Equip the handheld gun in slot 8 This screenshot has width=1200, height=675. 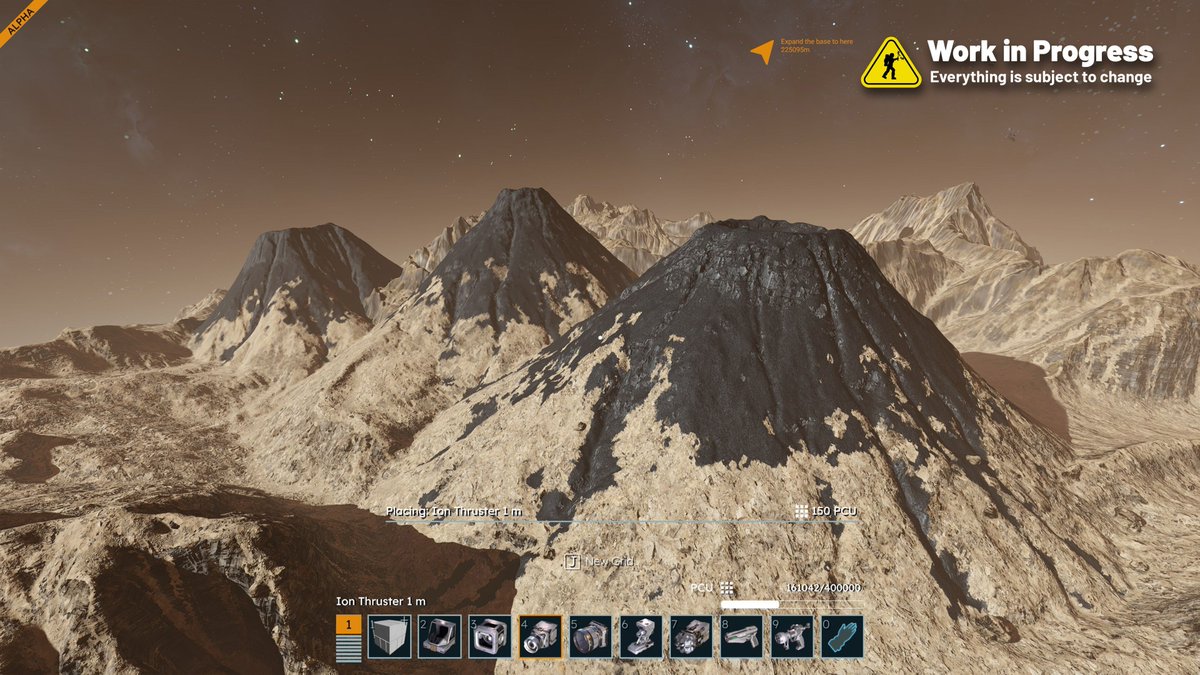741,637
